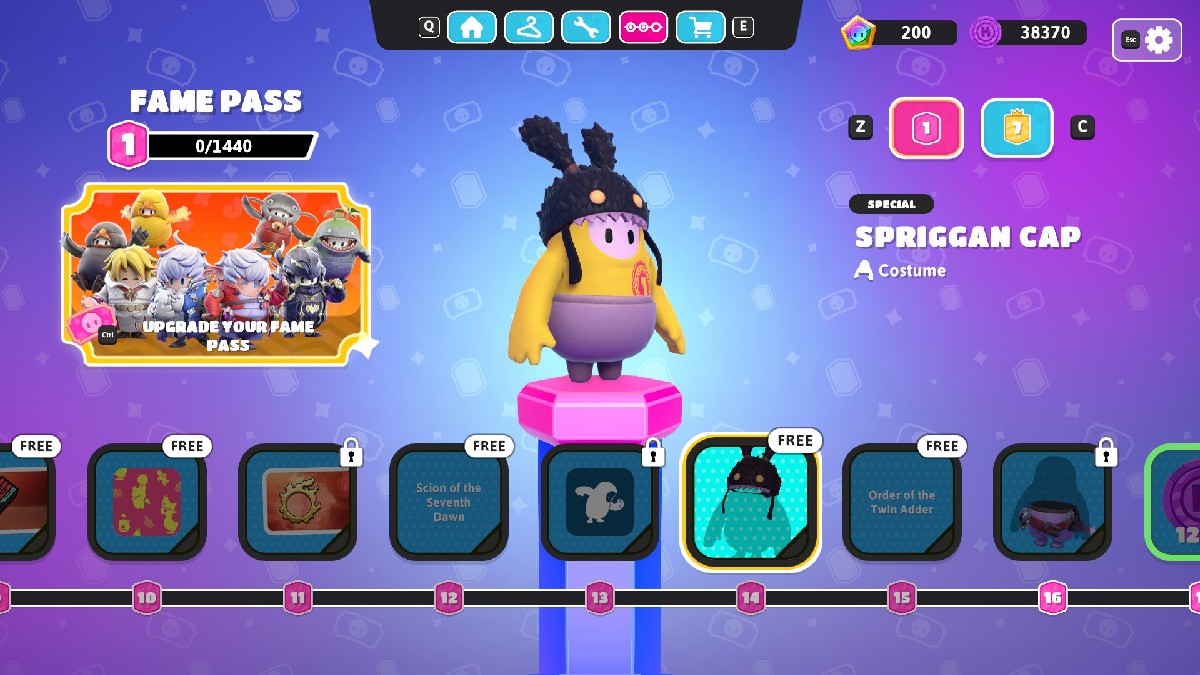Select the blue crown level 7 page
1200x675 pixels.
coord(1017,128)
